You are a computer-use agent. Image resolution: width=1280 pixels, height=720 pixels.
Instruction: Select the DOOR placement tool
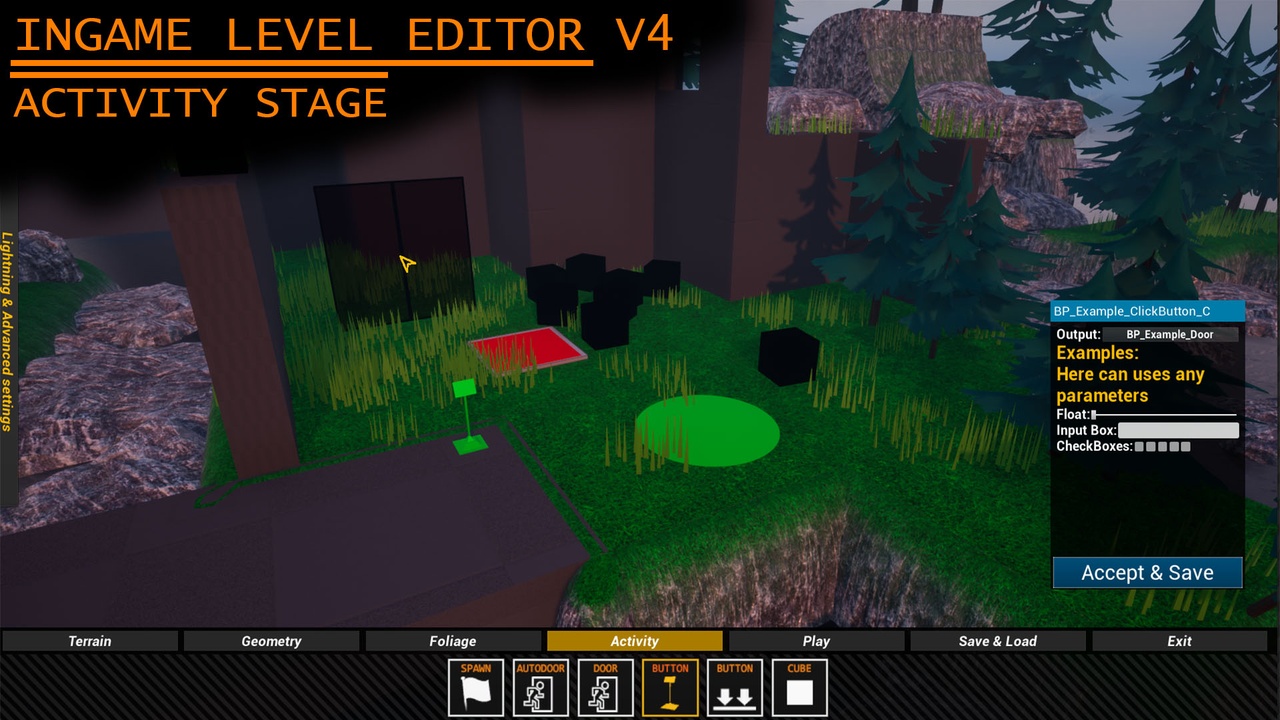point(605,687)
